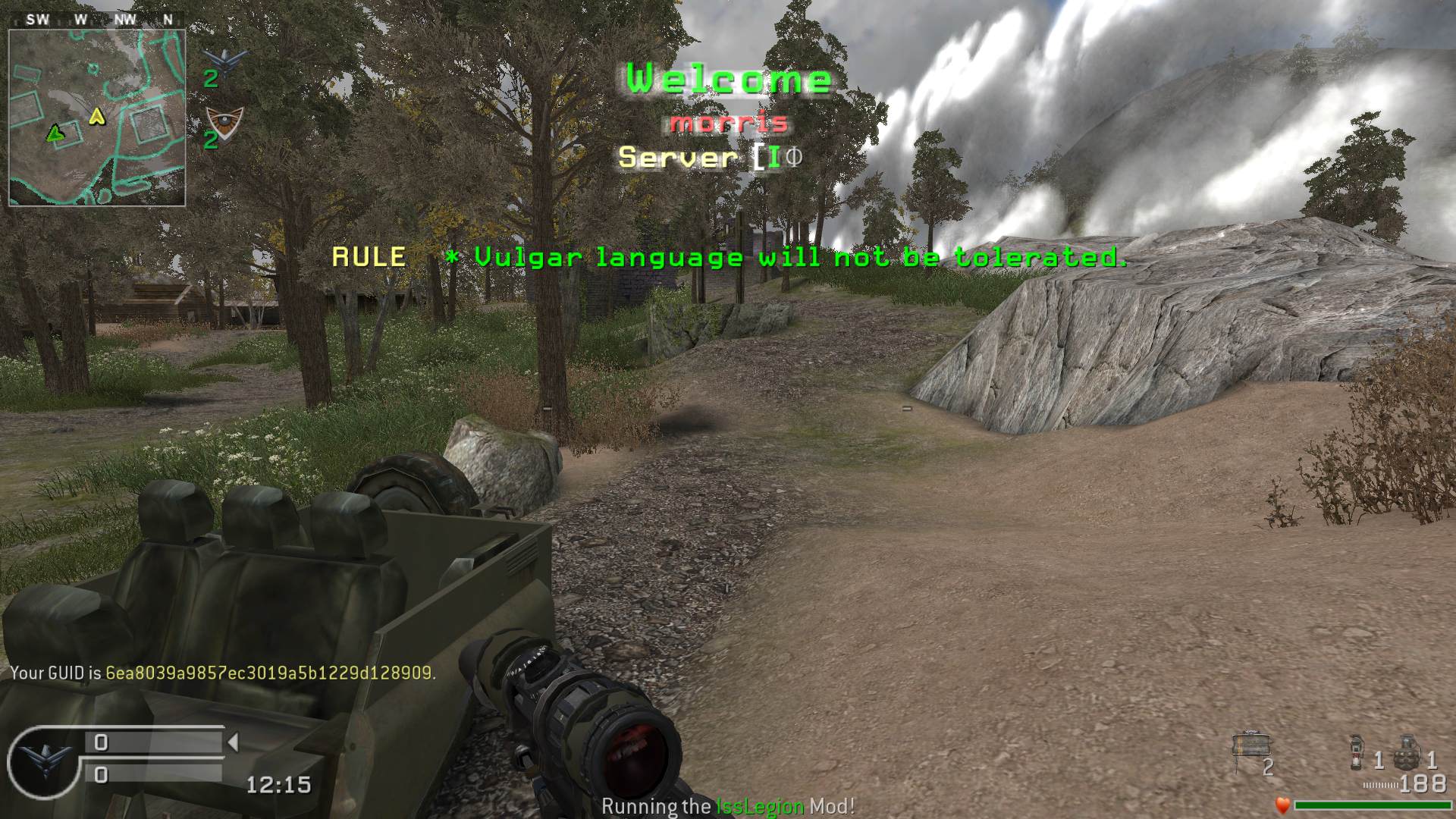Click the circular team emblem by the score bars

[42, 762]
